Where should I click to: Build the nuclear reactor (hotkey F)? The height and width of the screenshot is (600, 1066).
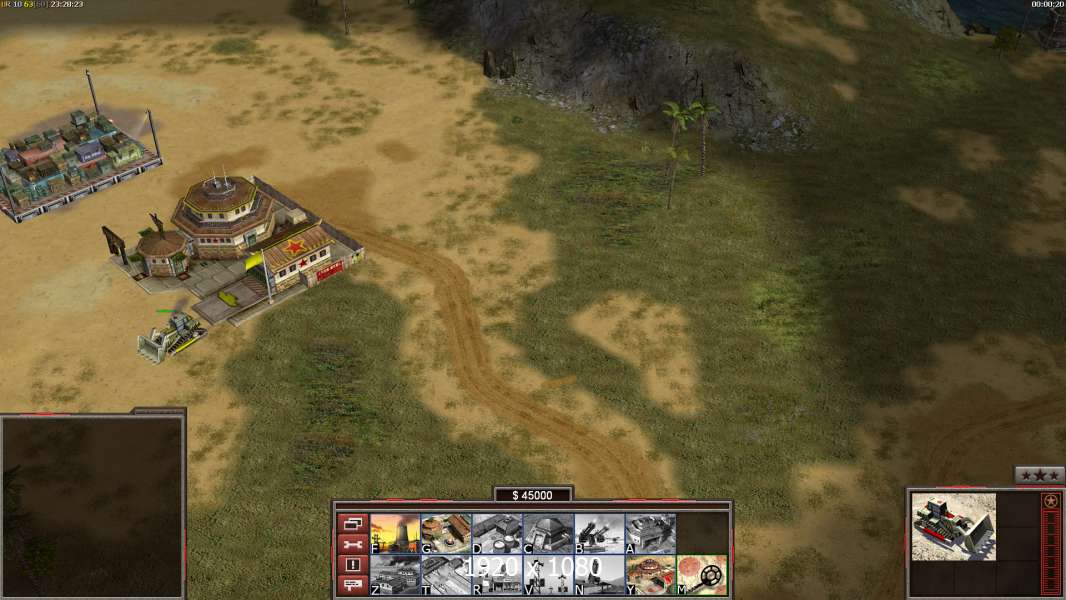(395, 534)
